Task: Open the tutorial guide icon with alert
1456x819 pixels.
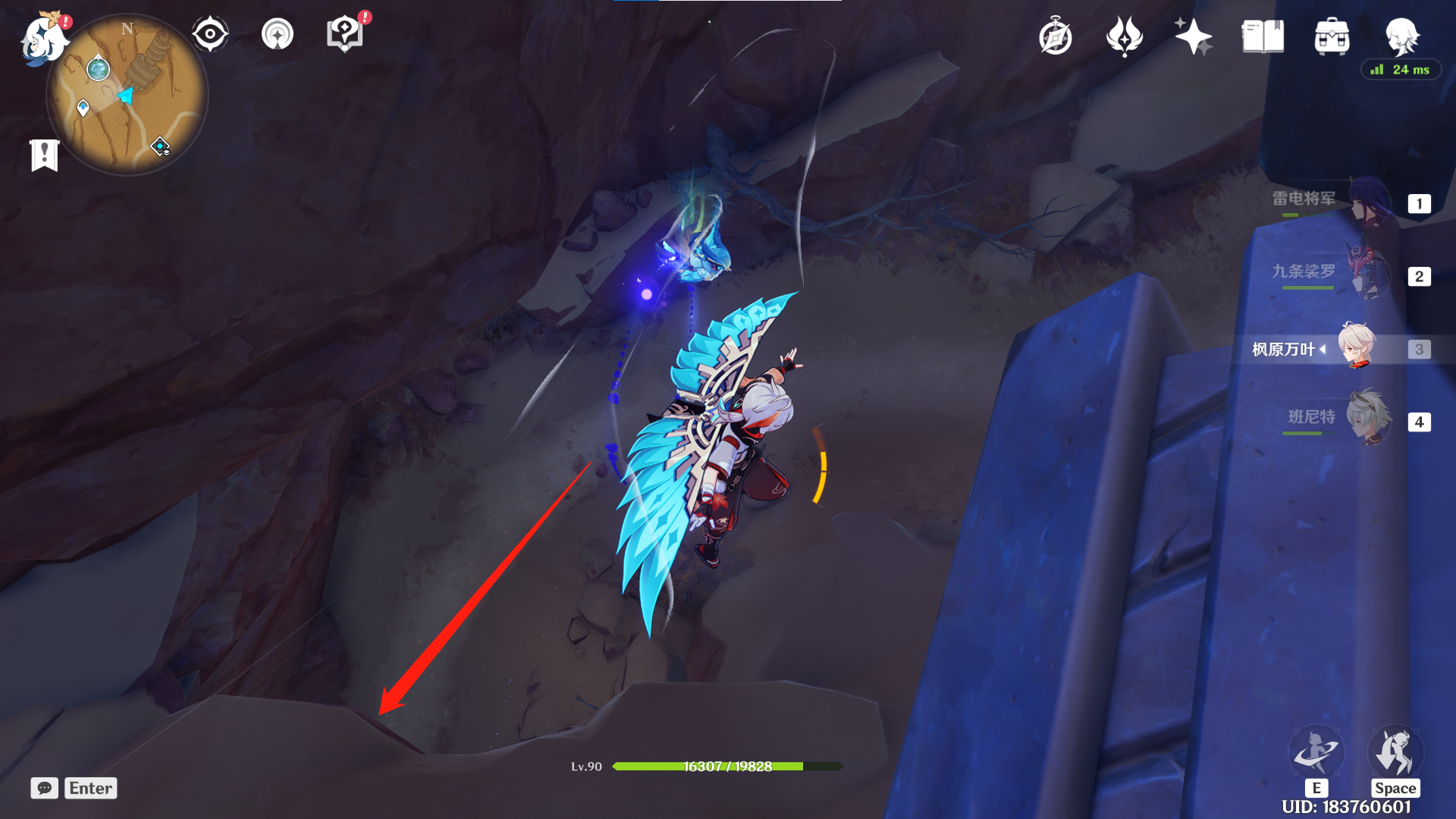Action: (x=345, y=34)
